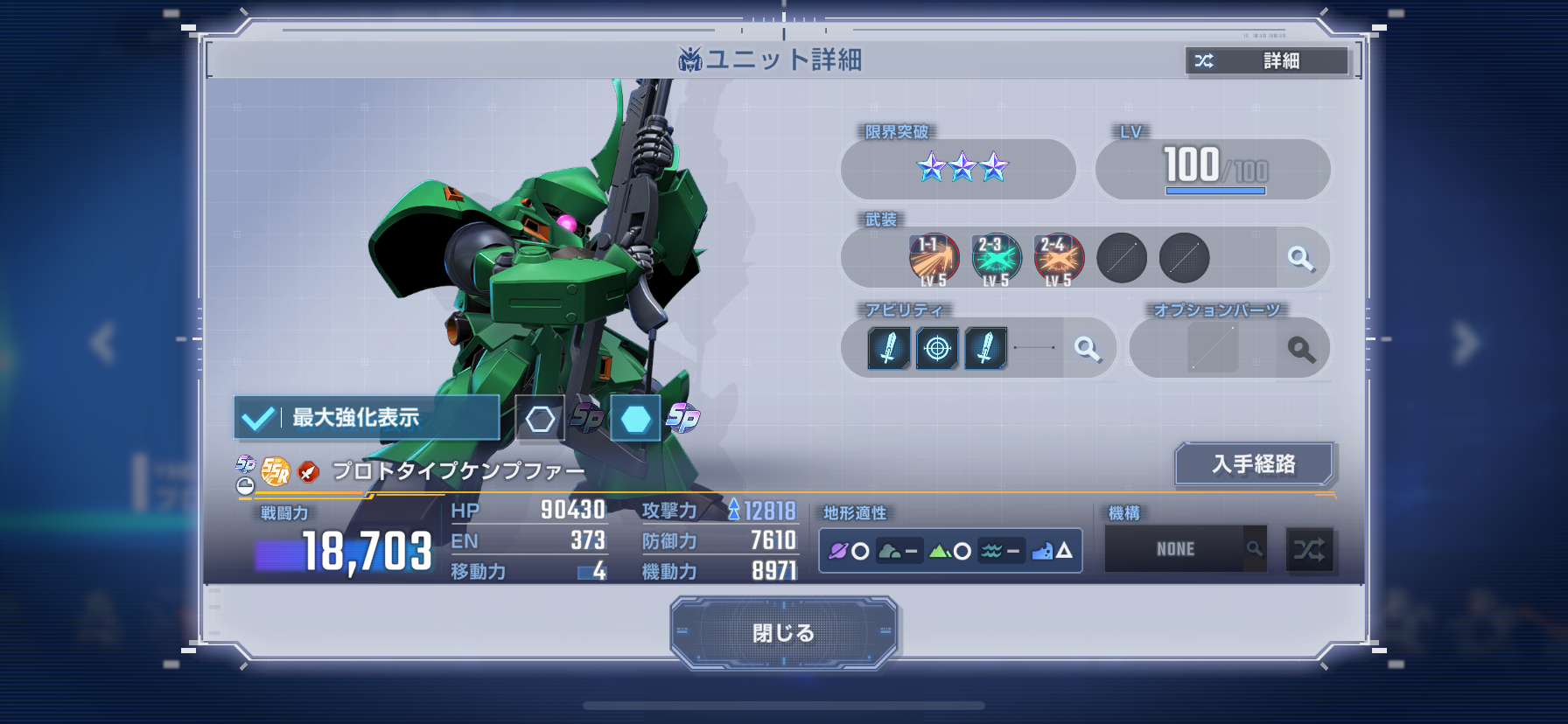Image resolution: width=1568 pixels, height=724 pixels.
Task: Close the unit details window
Action: [x=783, y=632]
